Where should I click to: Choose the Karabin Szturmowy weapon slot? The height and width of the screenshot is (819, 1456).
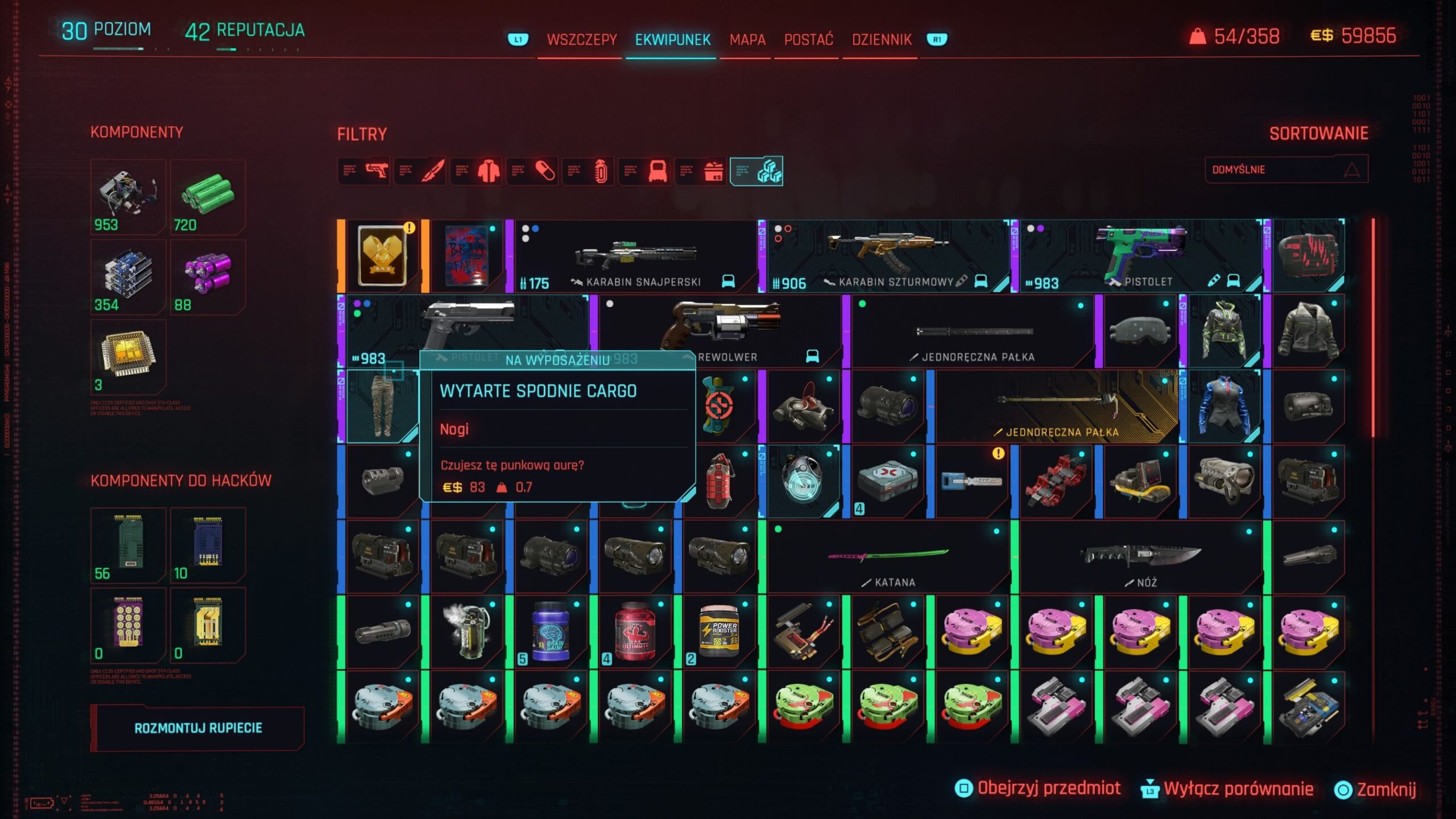click(x=887, y=257)
